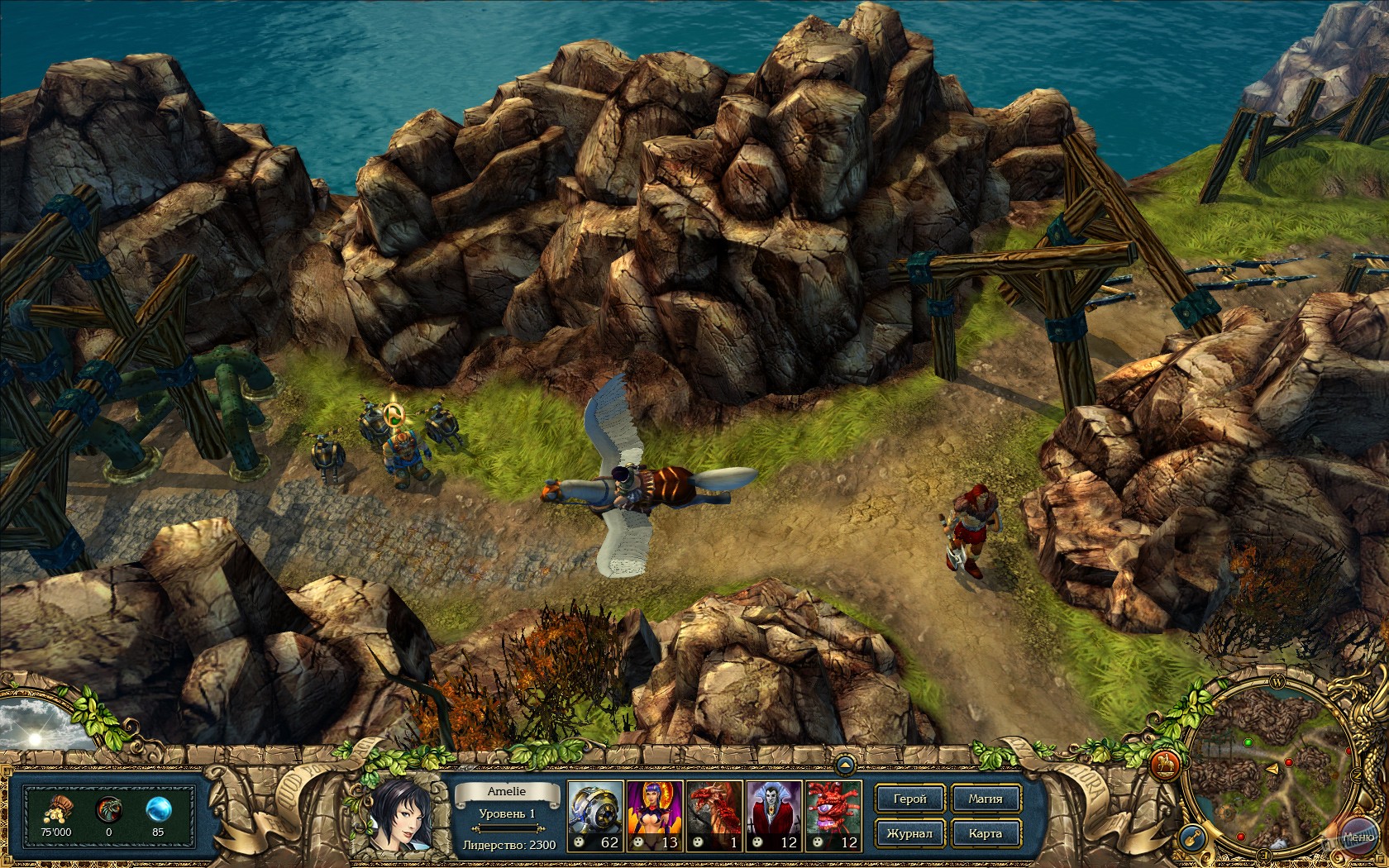Click the dark rune resource icon showing 0
The height and width of the screenshot is (868, 1389).
tap(108, 809)
